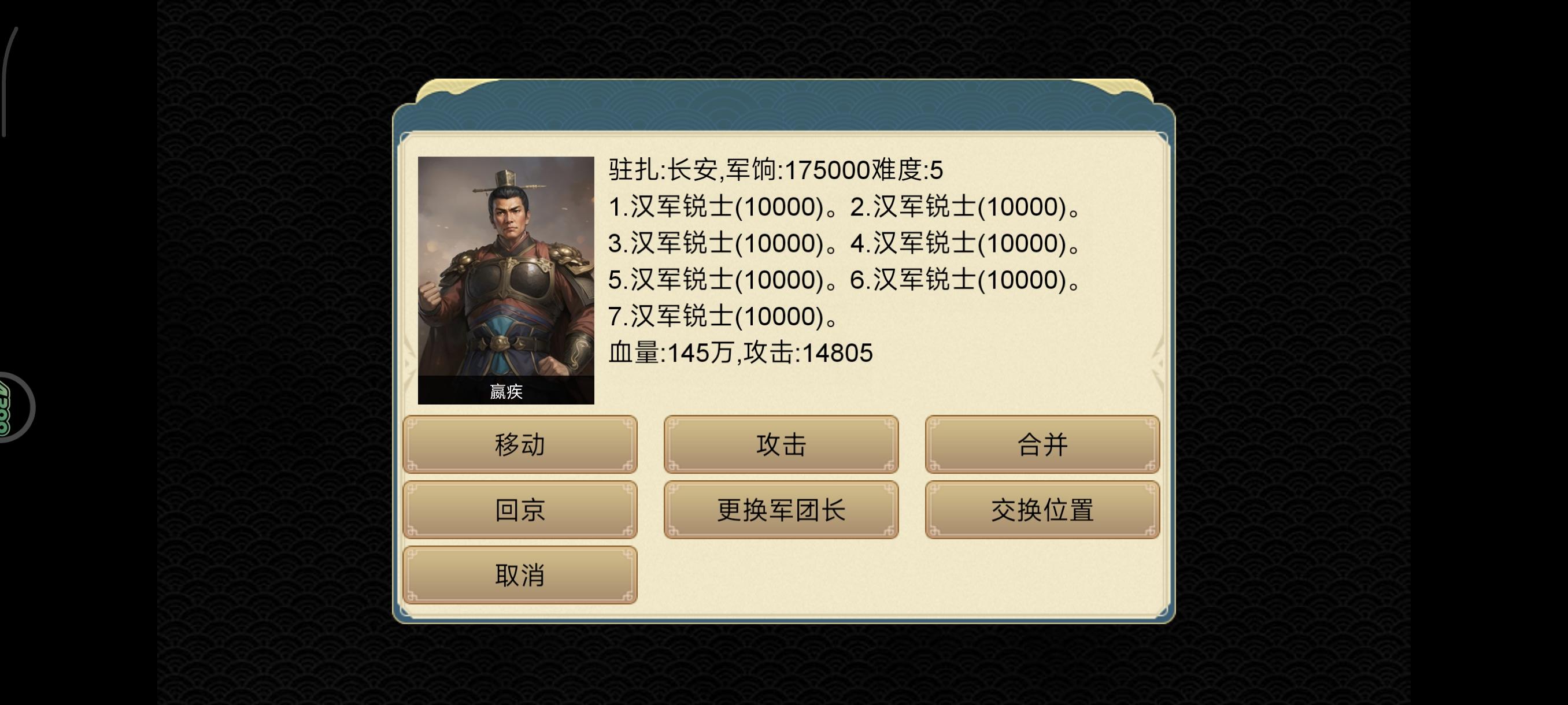The width and height of the screenshot is (1568, 705).
Task: Open 更换军团长 to change legion commander
Action: point(781,511)
